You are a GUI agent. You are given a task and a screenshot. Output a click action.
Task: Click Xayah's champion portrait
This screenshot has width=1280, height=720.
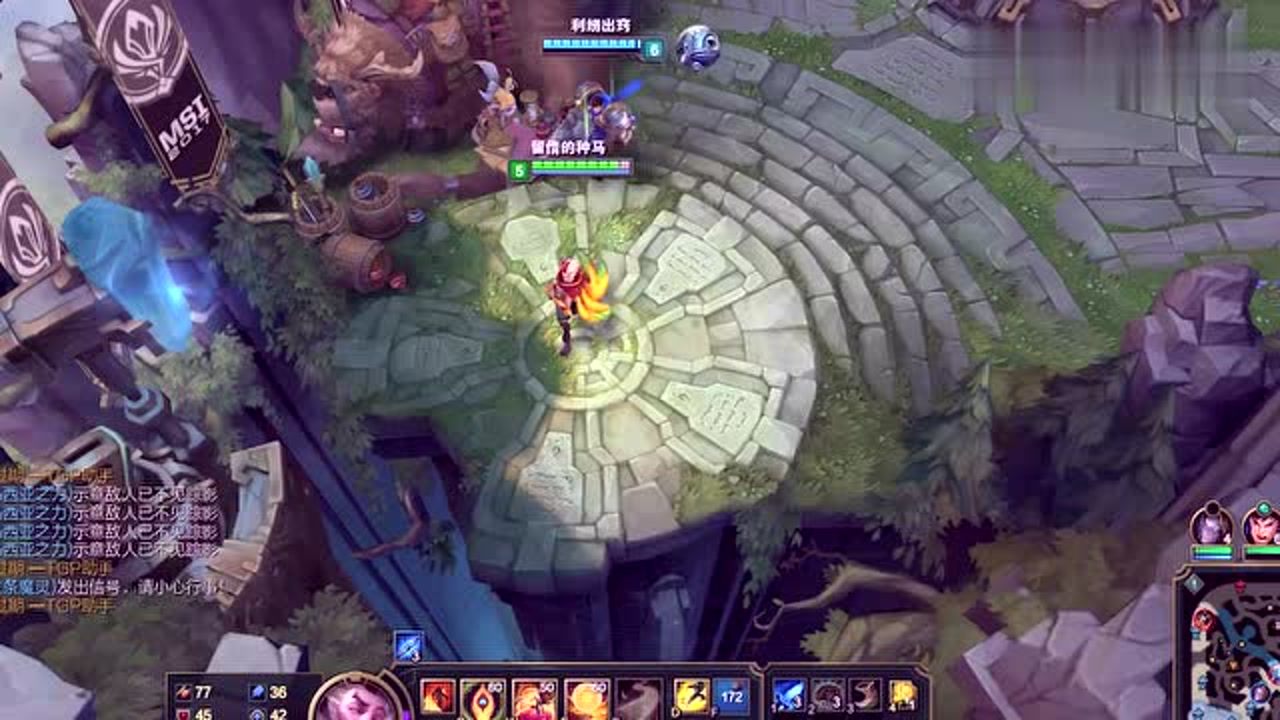[x=356, y=700]
